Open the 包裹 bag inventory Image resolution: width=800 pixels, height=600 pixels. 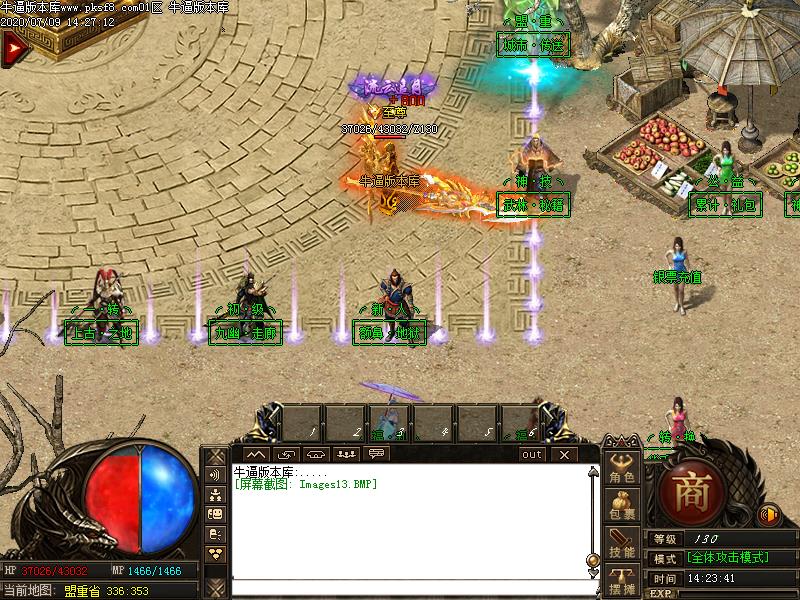tap(622, 508)
